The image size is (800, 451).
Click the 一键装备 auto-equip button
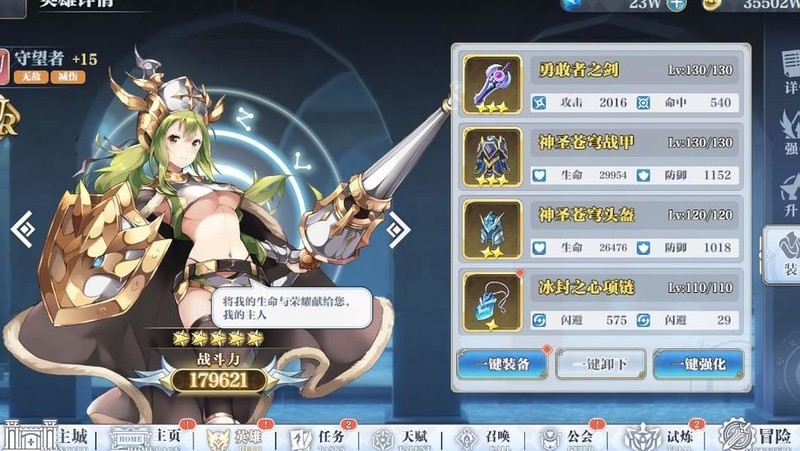click(x=502, y=364)
